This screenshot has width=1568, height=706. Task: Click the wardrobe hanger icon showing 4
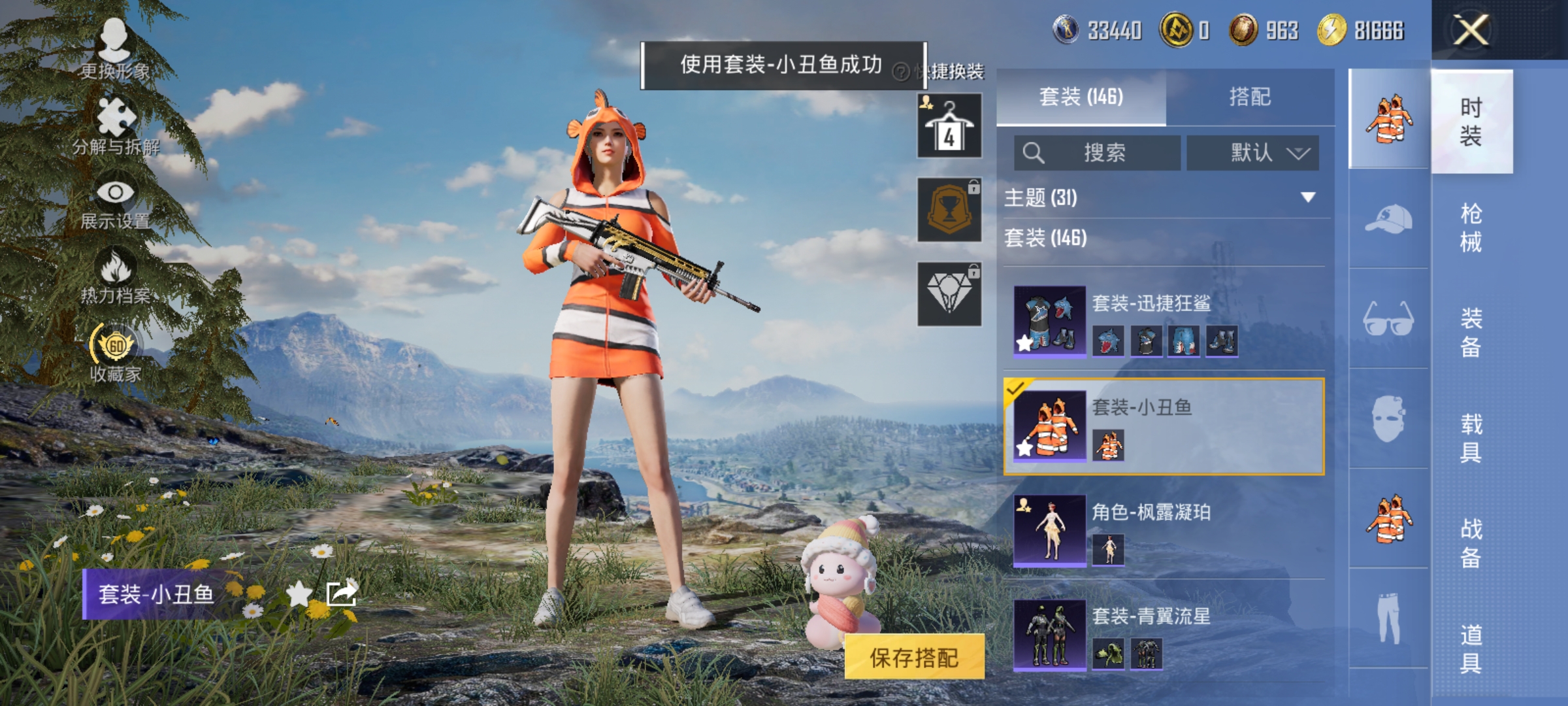pos(948,126)
